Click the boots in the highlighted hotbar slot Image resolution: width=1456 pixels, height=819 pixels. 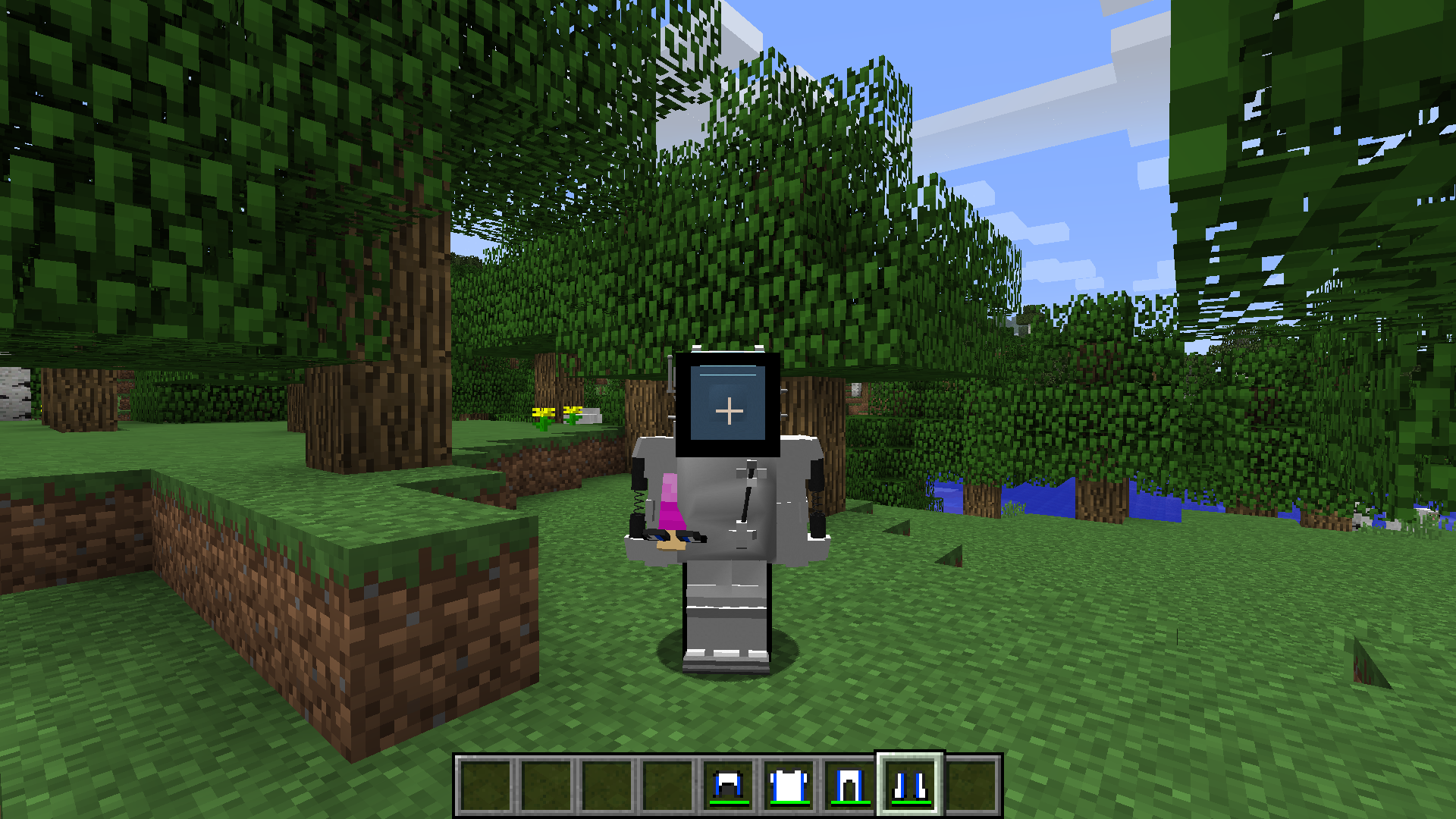[x=908, y=785]
